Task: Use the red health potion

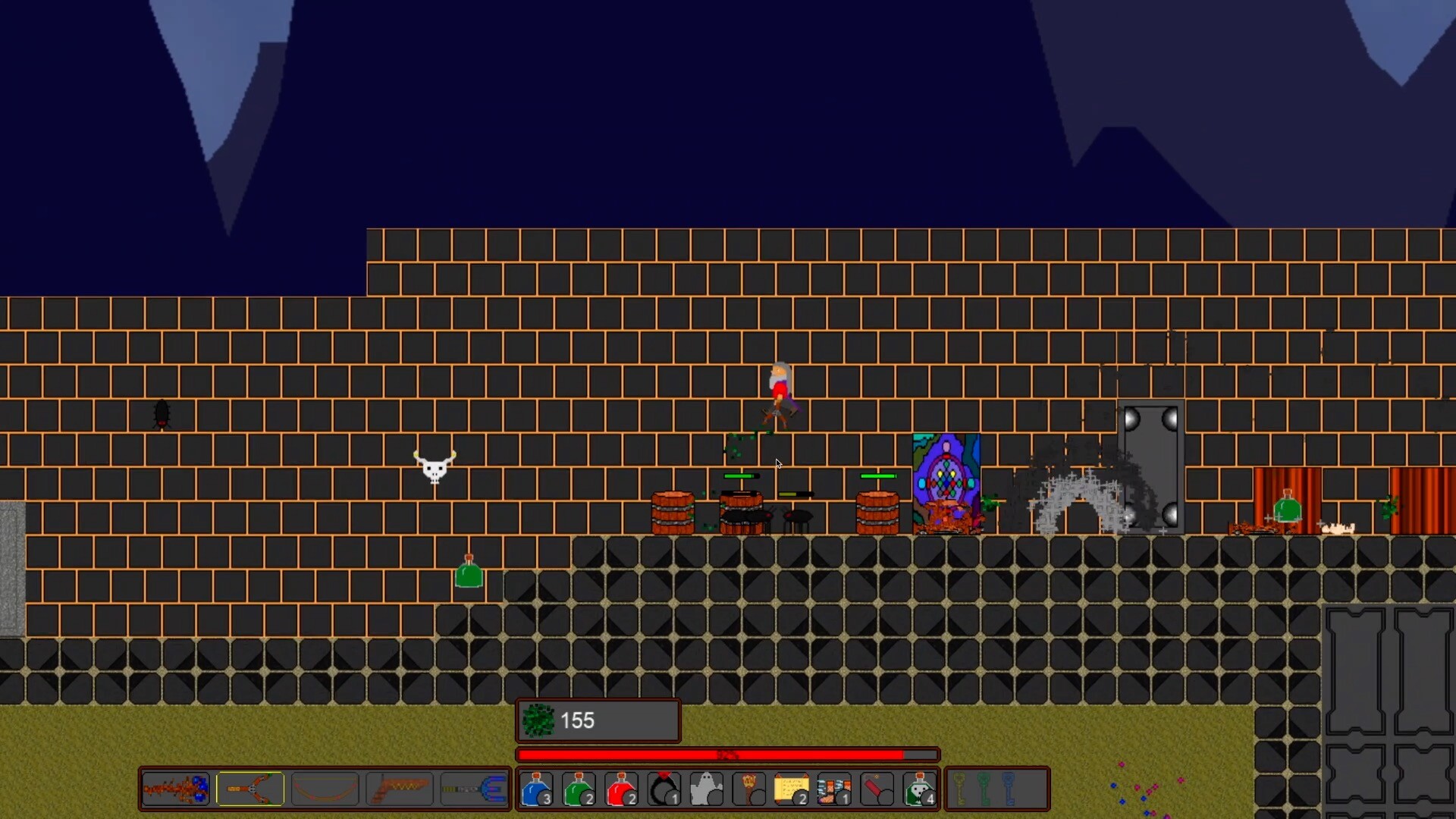Action: 621,789
